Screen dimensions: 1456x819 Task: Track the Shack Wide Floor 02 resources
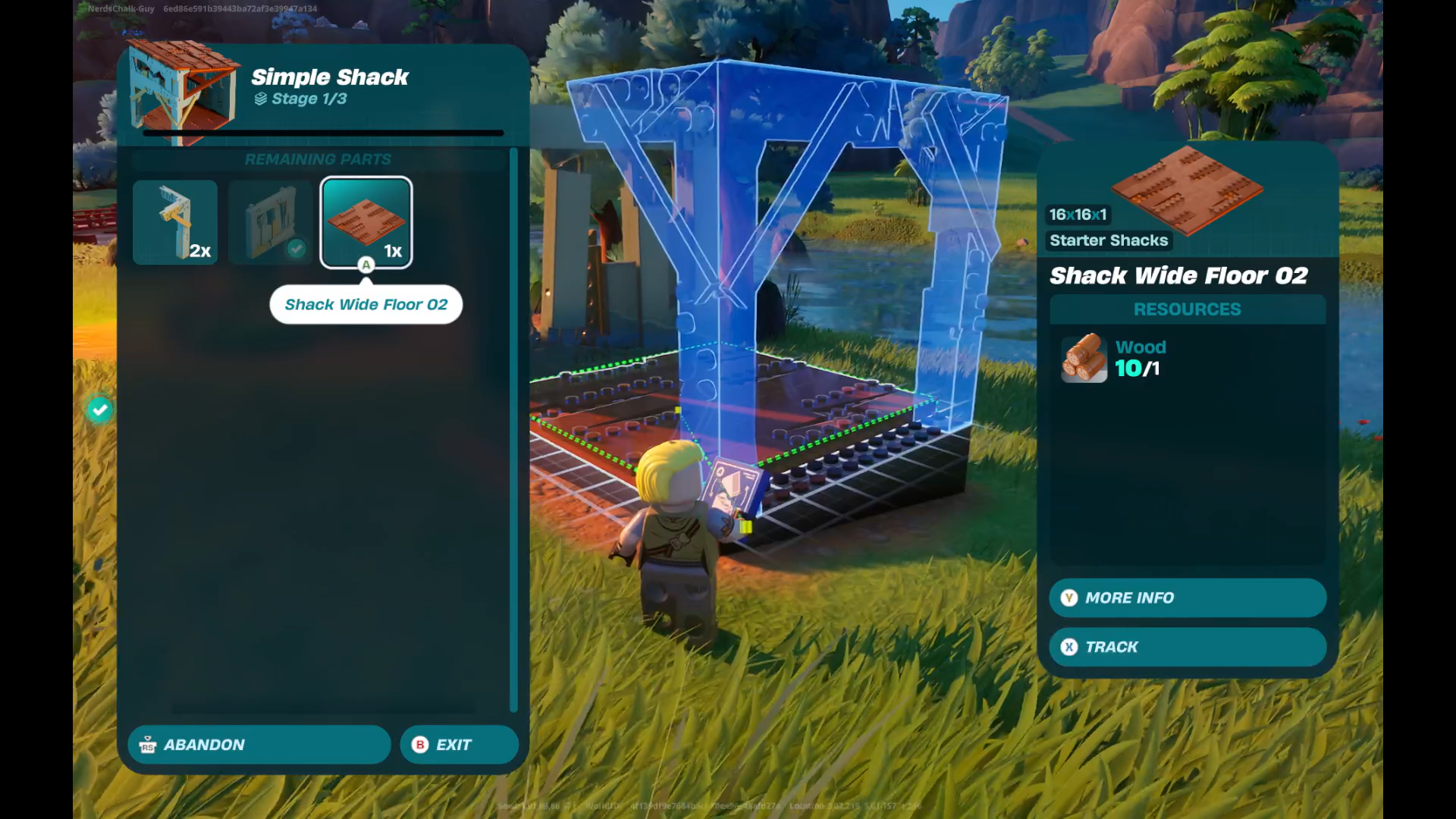click(x=1187, y=647)
